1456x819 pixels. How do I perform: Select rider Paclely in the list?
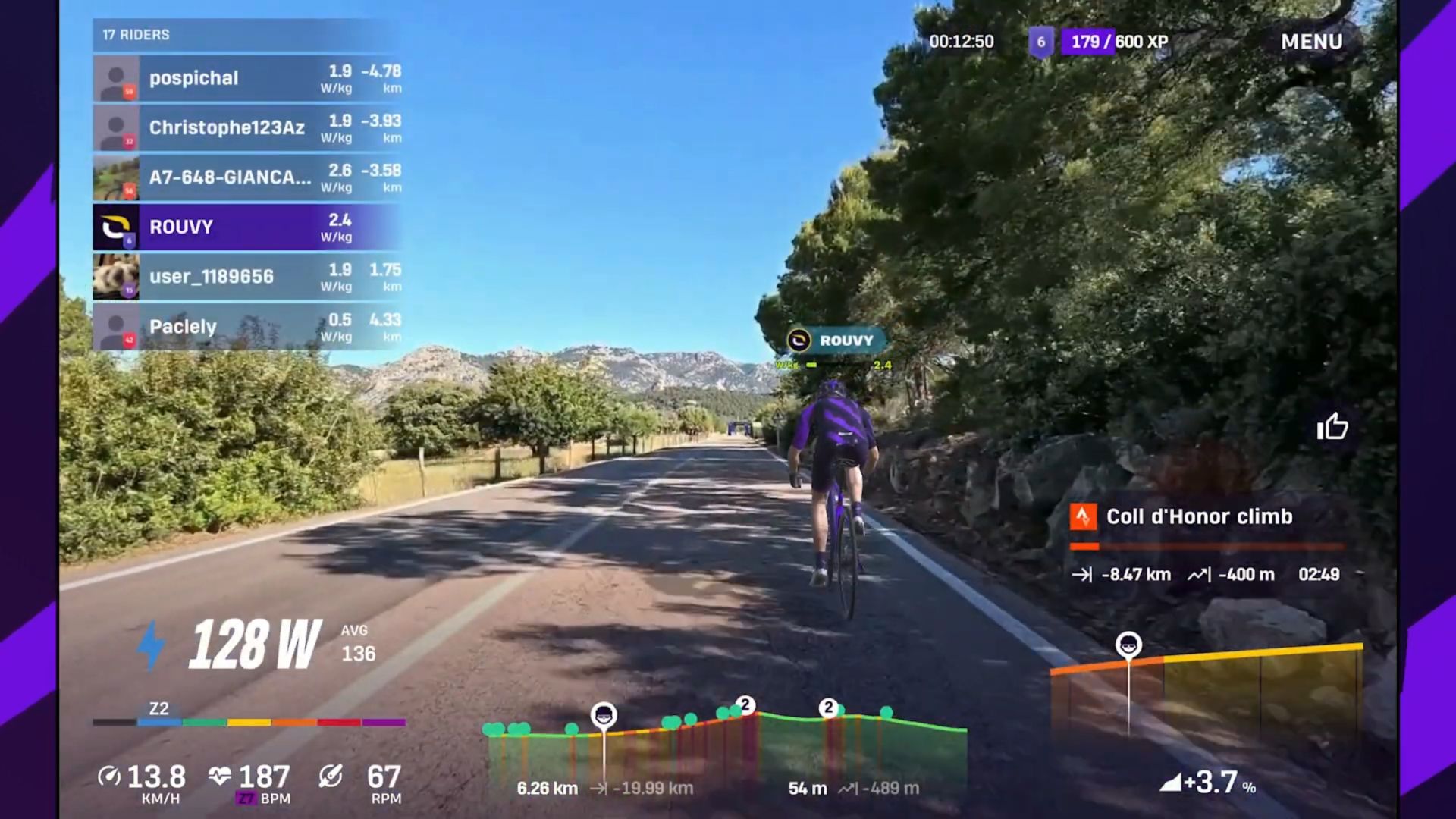pyautogui.click(x=247, y=327)
